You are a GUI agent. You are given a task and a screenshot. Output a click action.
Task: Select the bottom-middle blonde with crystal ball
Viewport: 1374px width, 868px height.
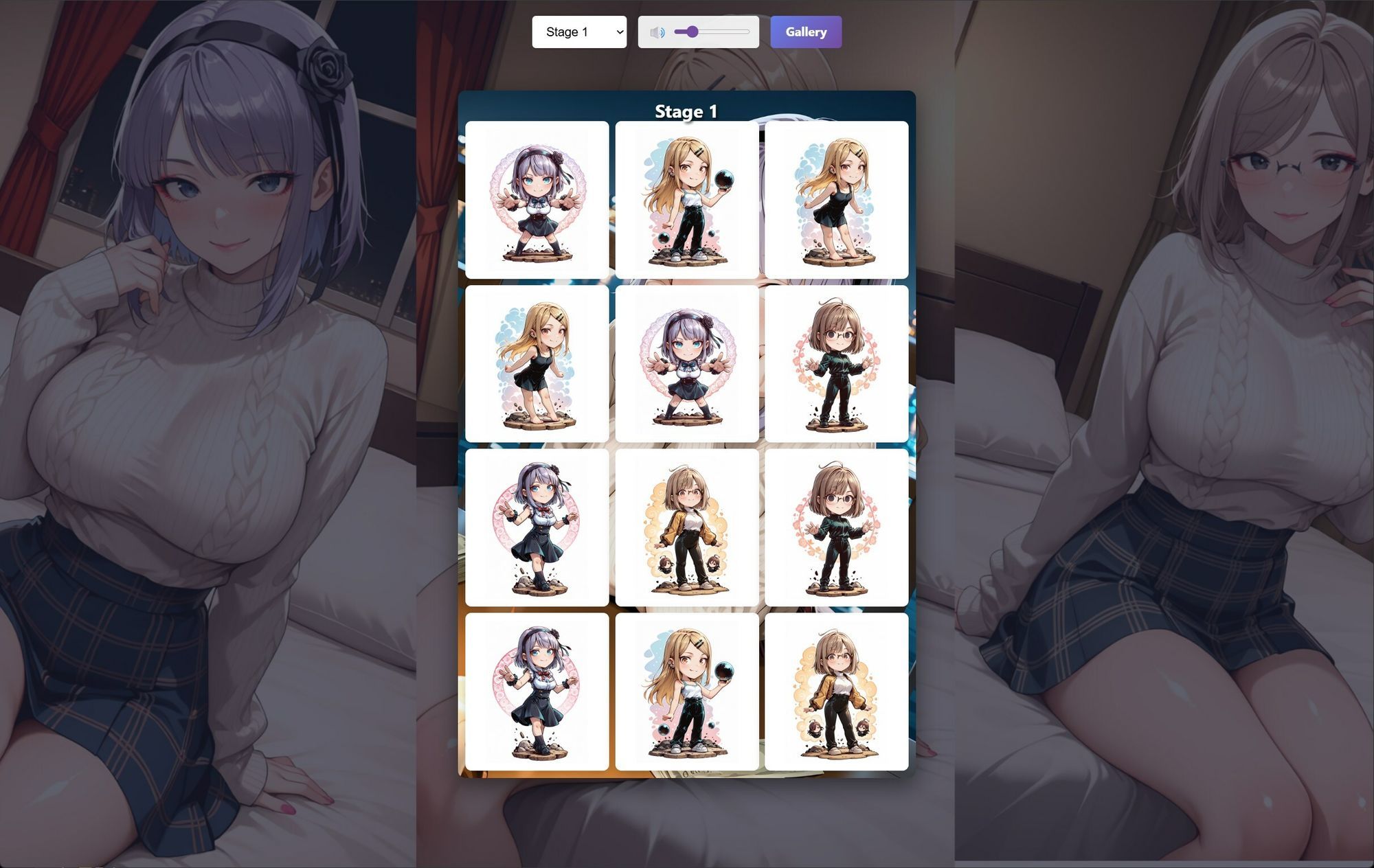coord(687,692)
